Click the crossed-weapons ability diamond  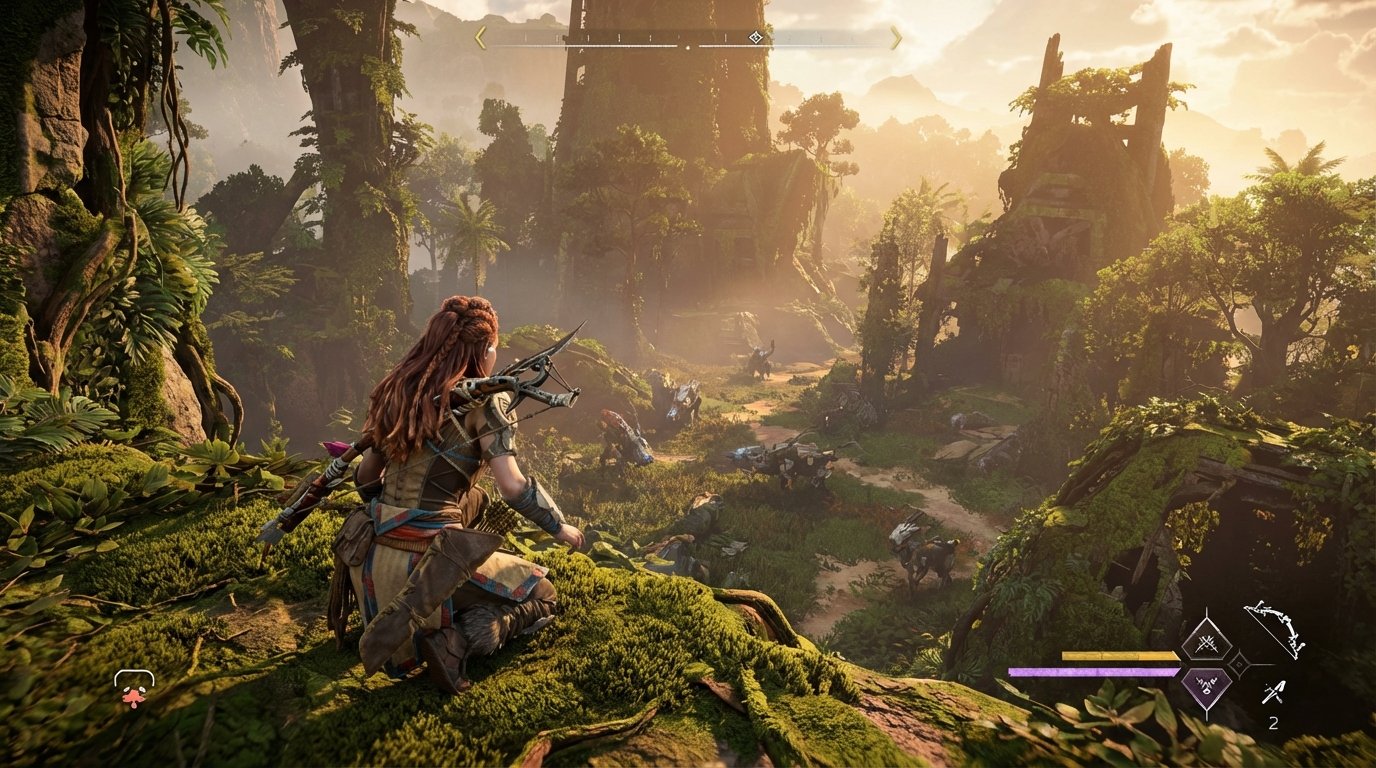(x=1205, y=643)
